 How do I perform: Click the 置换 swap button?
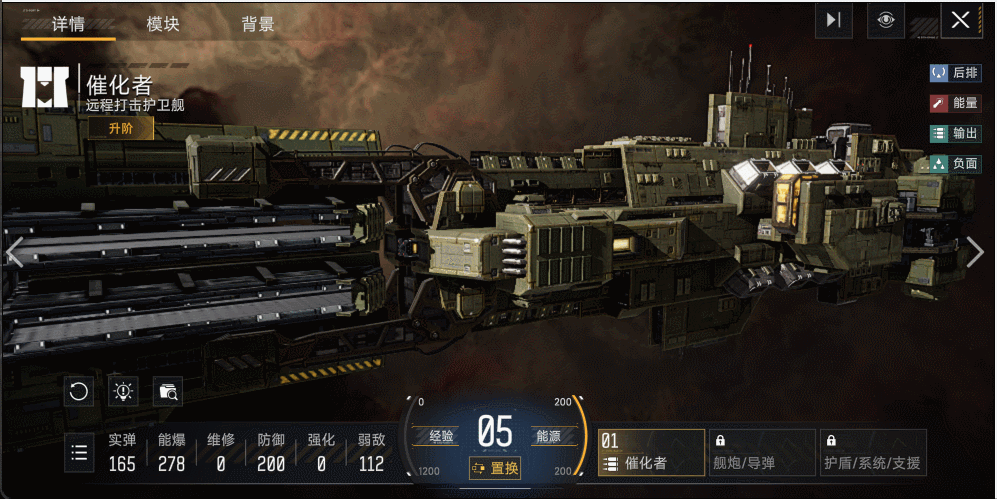[495, 468]
